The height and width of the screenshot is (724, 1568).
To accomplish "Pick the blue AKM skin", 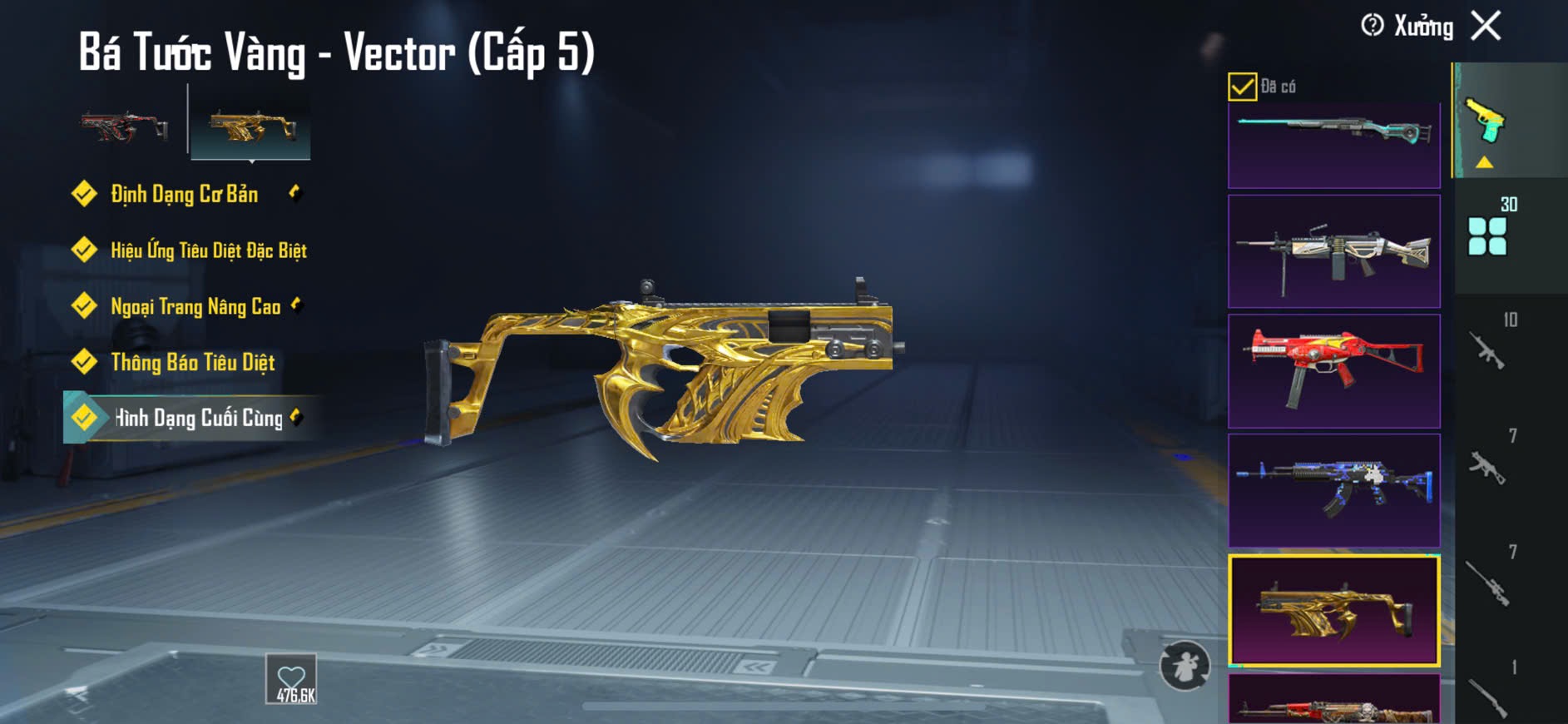I will point(1333,489).
